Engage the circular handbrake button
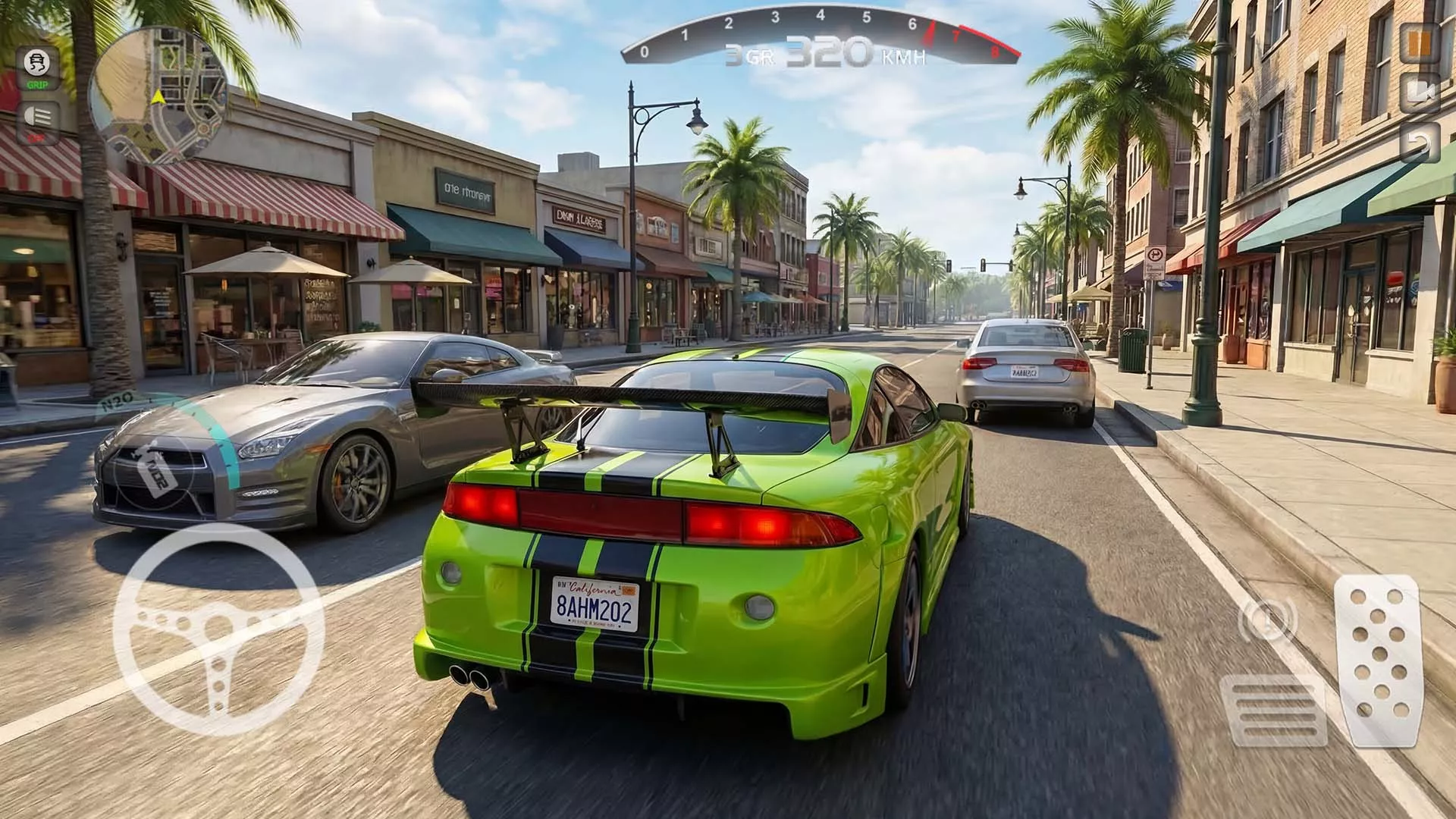 tap(1266, 620)
